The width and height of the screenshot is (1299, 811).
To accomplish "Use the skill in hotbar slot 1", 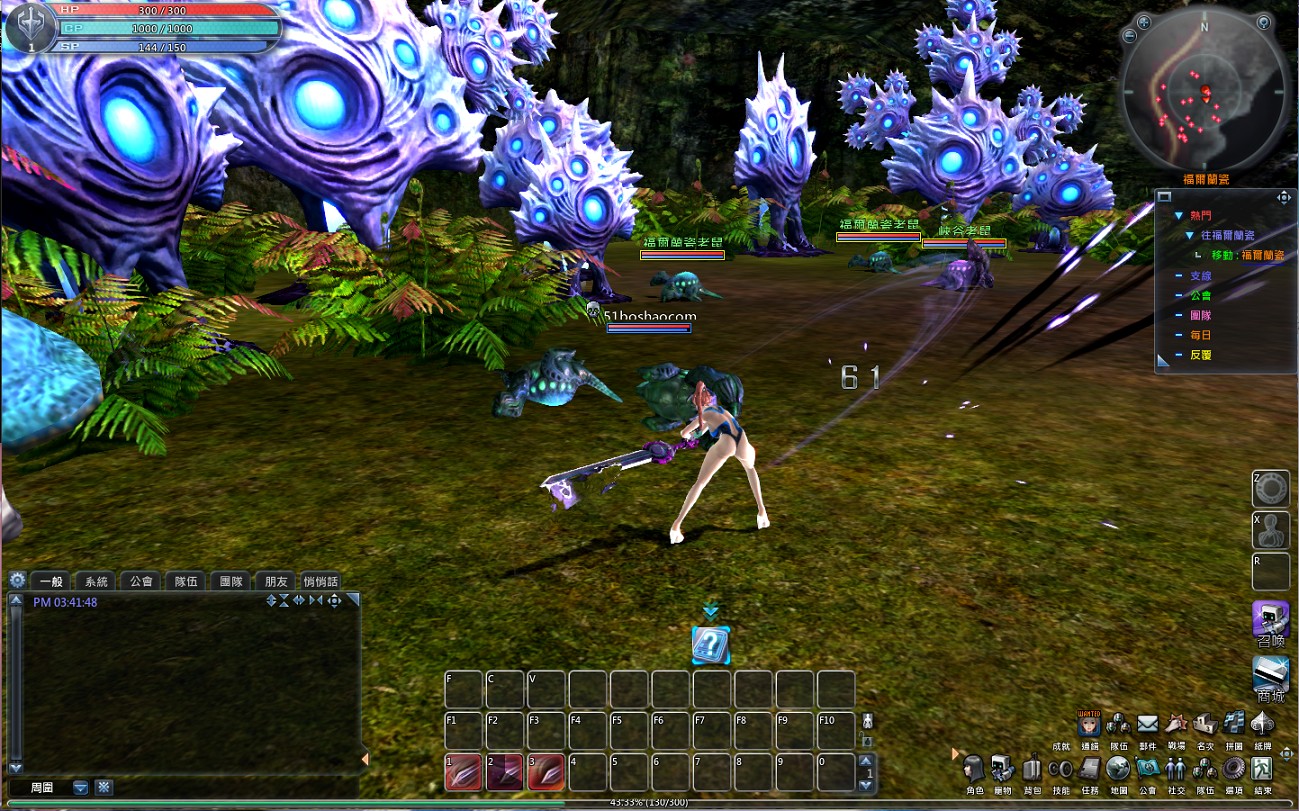I will click(x=462, y=772).
